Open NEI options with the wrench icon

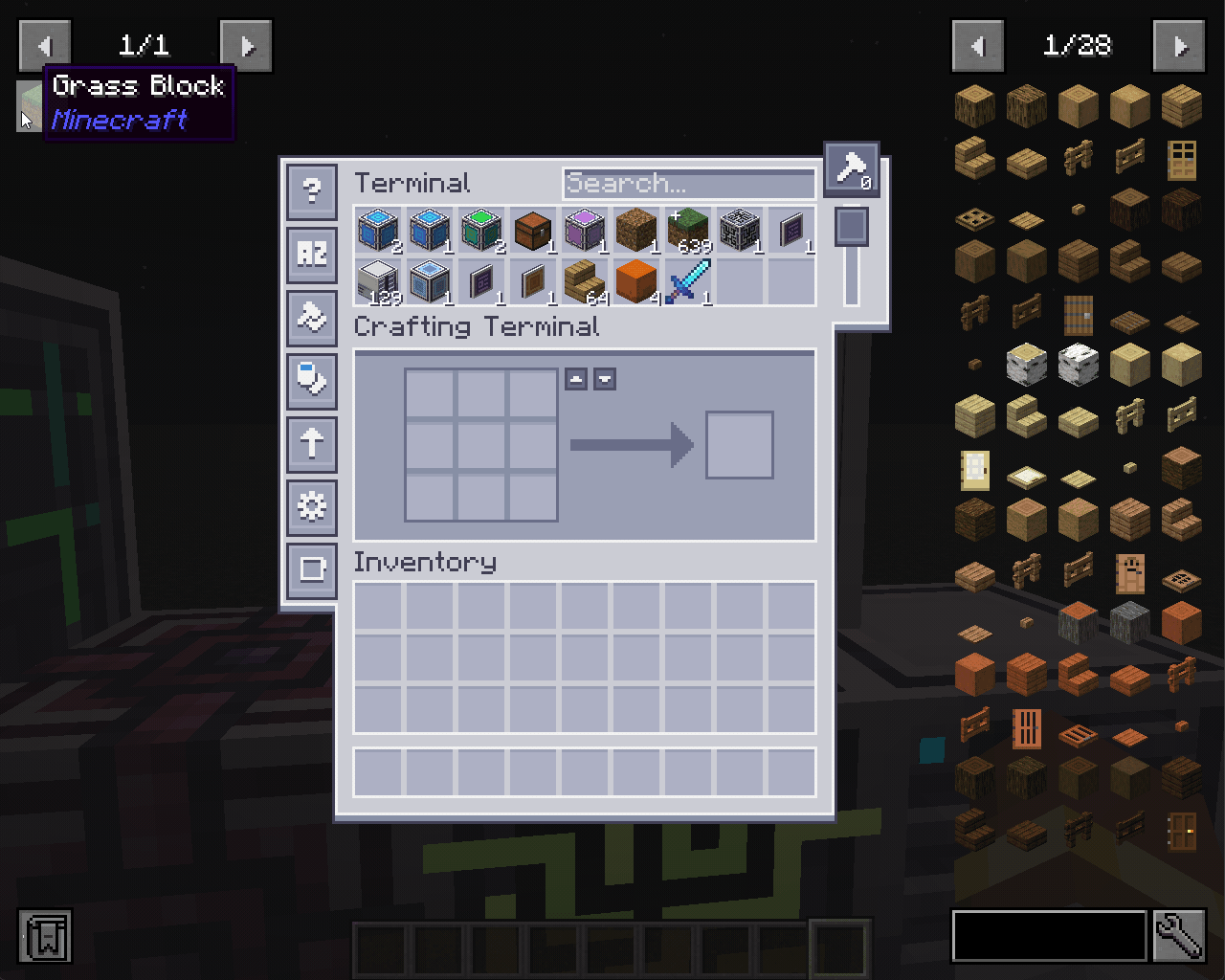pyautogui.click(x=1180, y=937)
